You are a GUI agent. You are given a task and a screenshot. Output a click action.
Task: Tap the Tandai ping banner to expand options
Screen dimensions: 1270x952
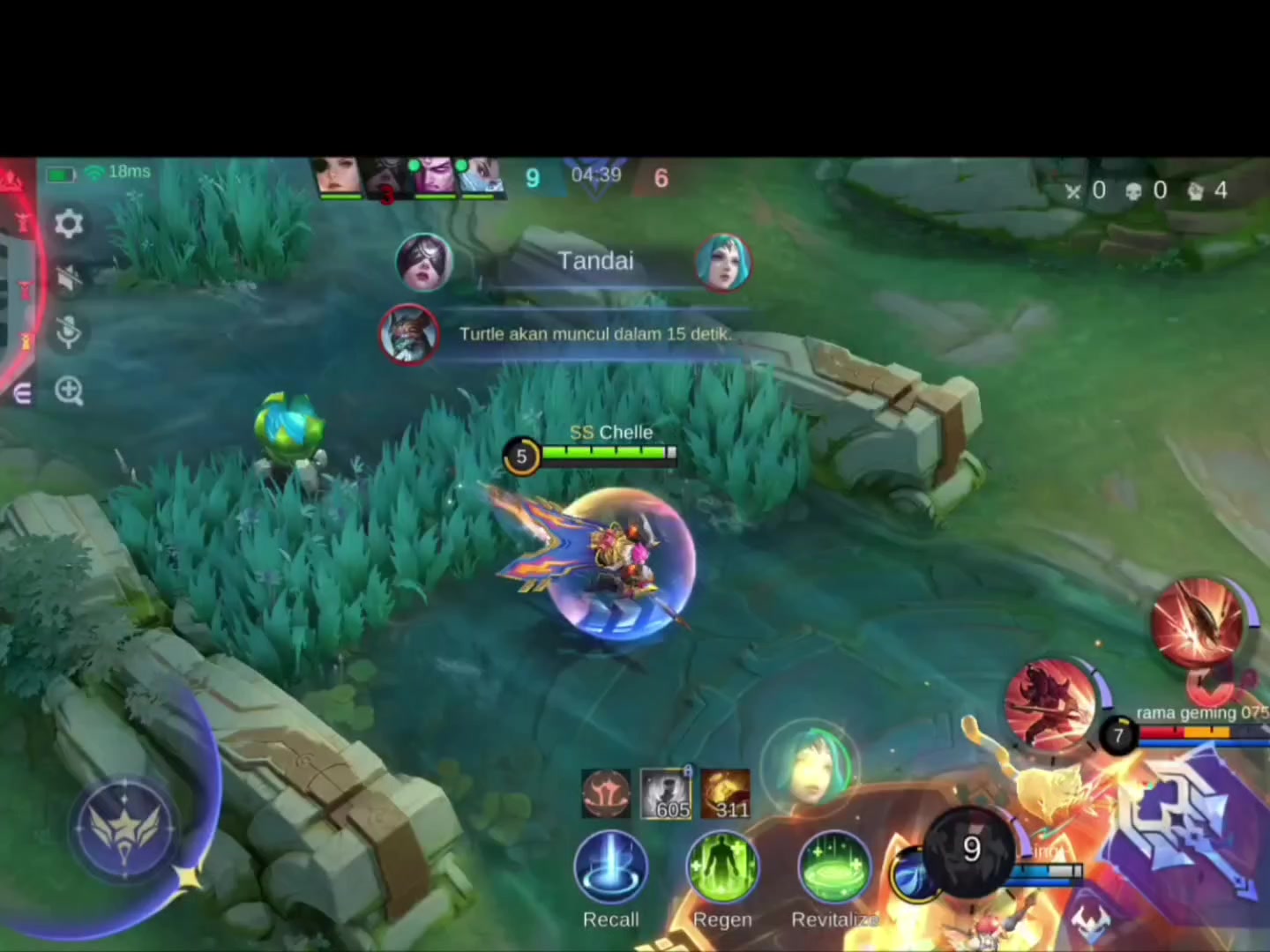pos(595,261)
